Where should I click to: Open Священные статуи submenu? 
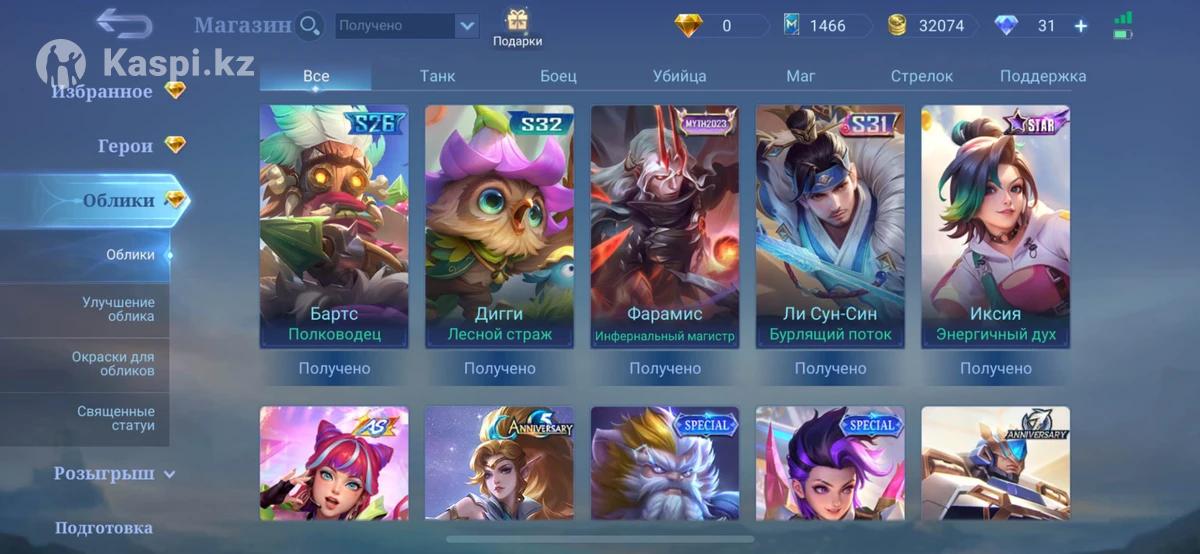pos(116,418)
